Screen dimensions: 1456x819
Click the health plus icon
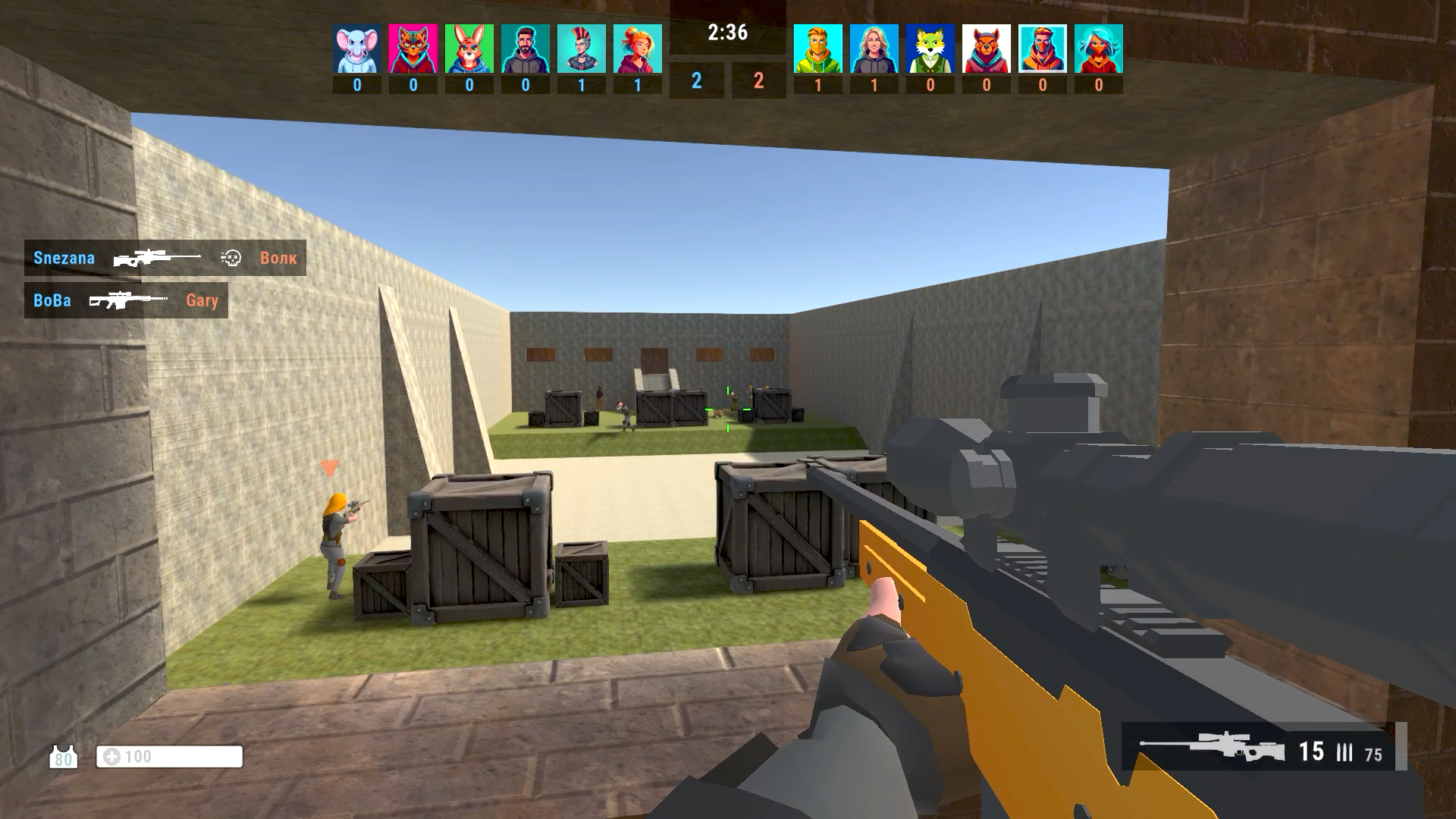[x=112, y=756]
